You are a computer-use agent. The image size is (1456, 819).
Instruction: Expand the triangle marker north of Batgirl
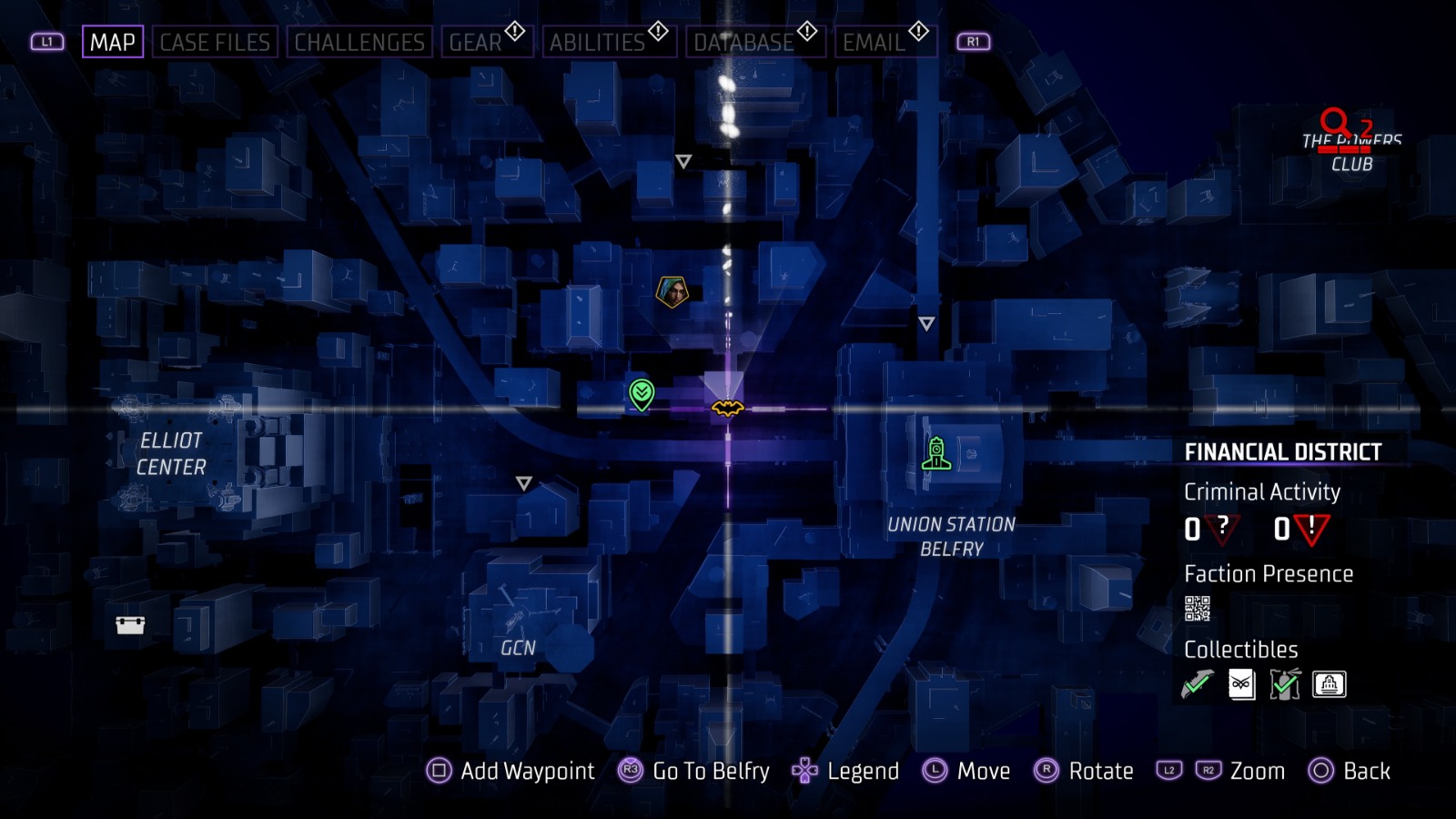click(x=682, y=162)
